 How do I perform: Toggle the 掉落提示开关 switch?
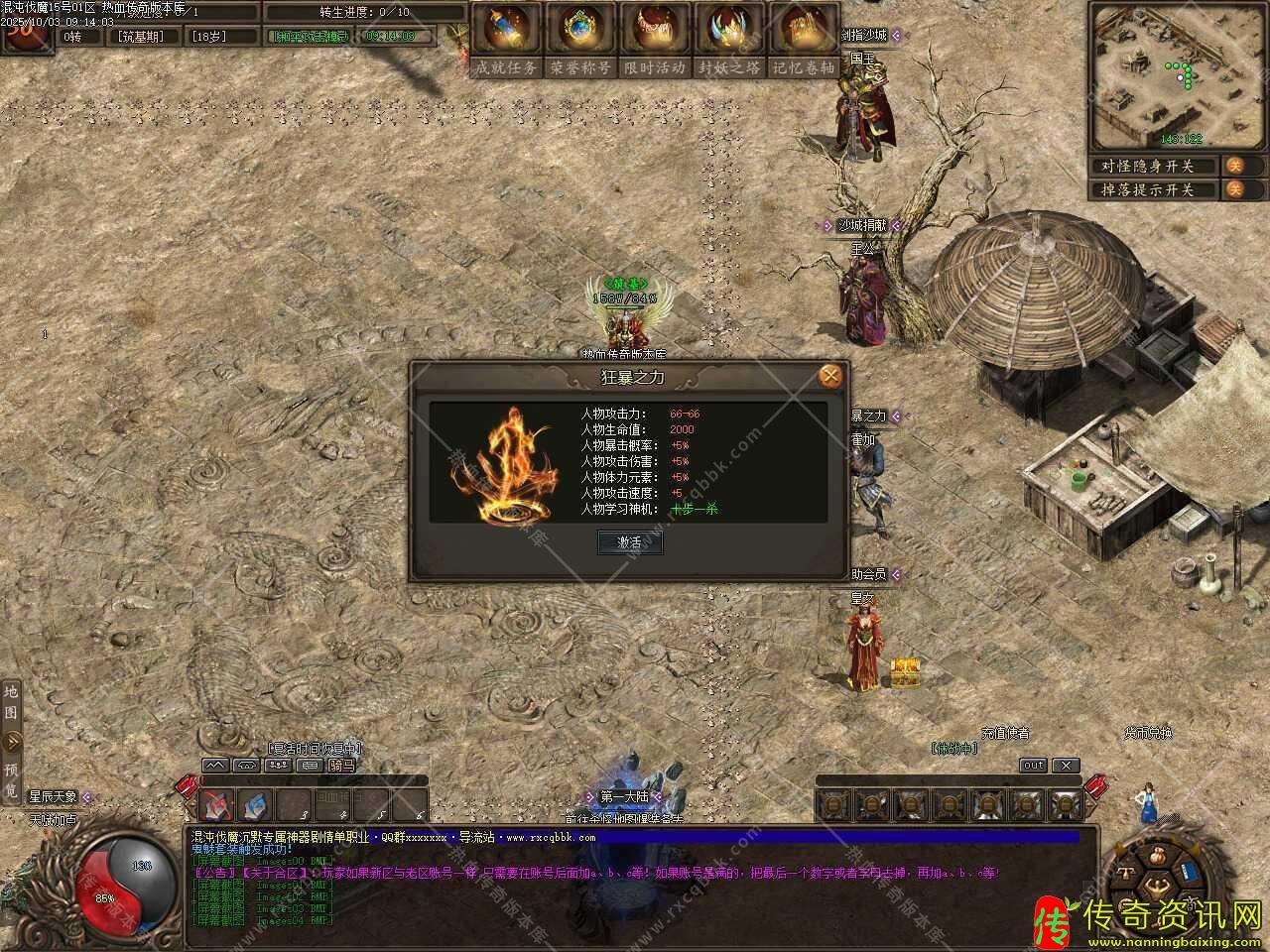point(1235,189)
